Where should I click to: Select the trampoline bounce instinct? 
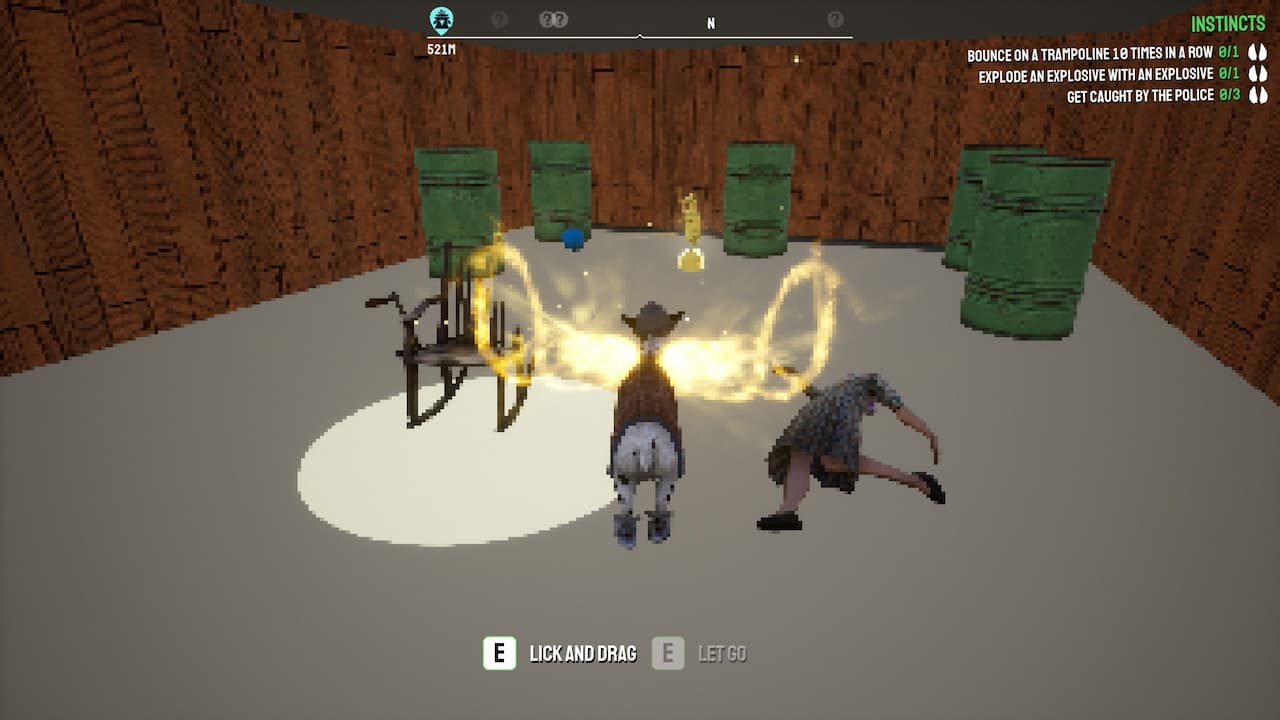(1090, 53)
